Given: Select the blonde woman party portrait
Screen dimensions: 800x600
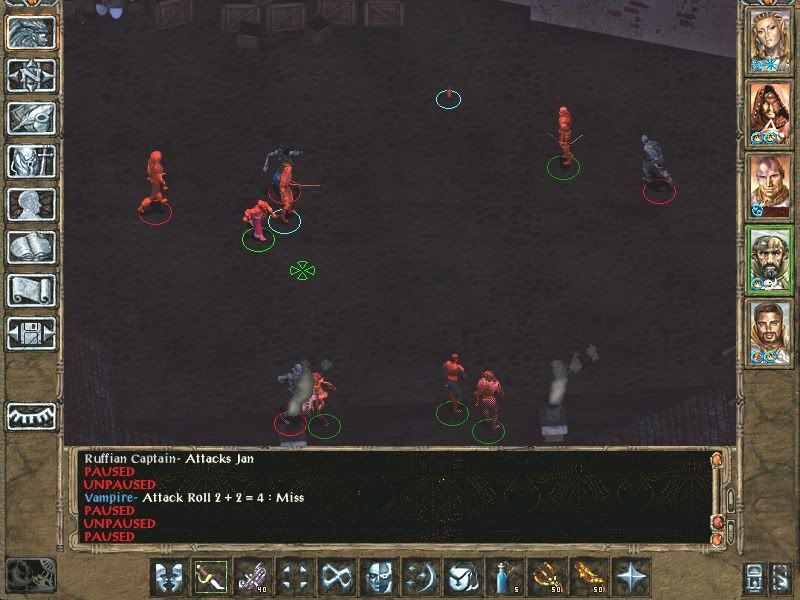Looking at the screenshot, I should click(771, 40).
